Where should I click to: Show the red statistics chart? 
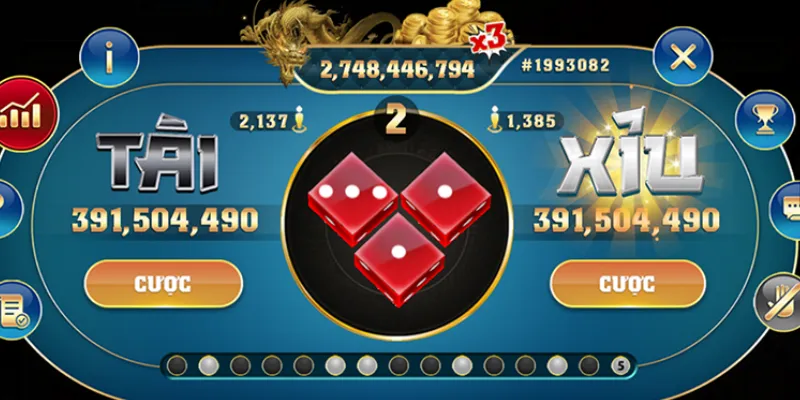24,114
